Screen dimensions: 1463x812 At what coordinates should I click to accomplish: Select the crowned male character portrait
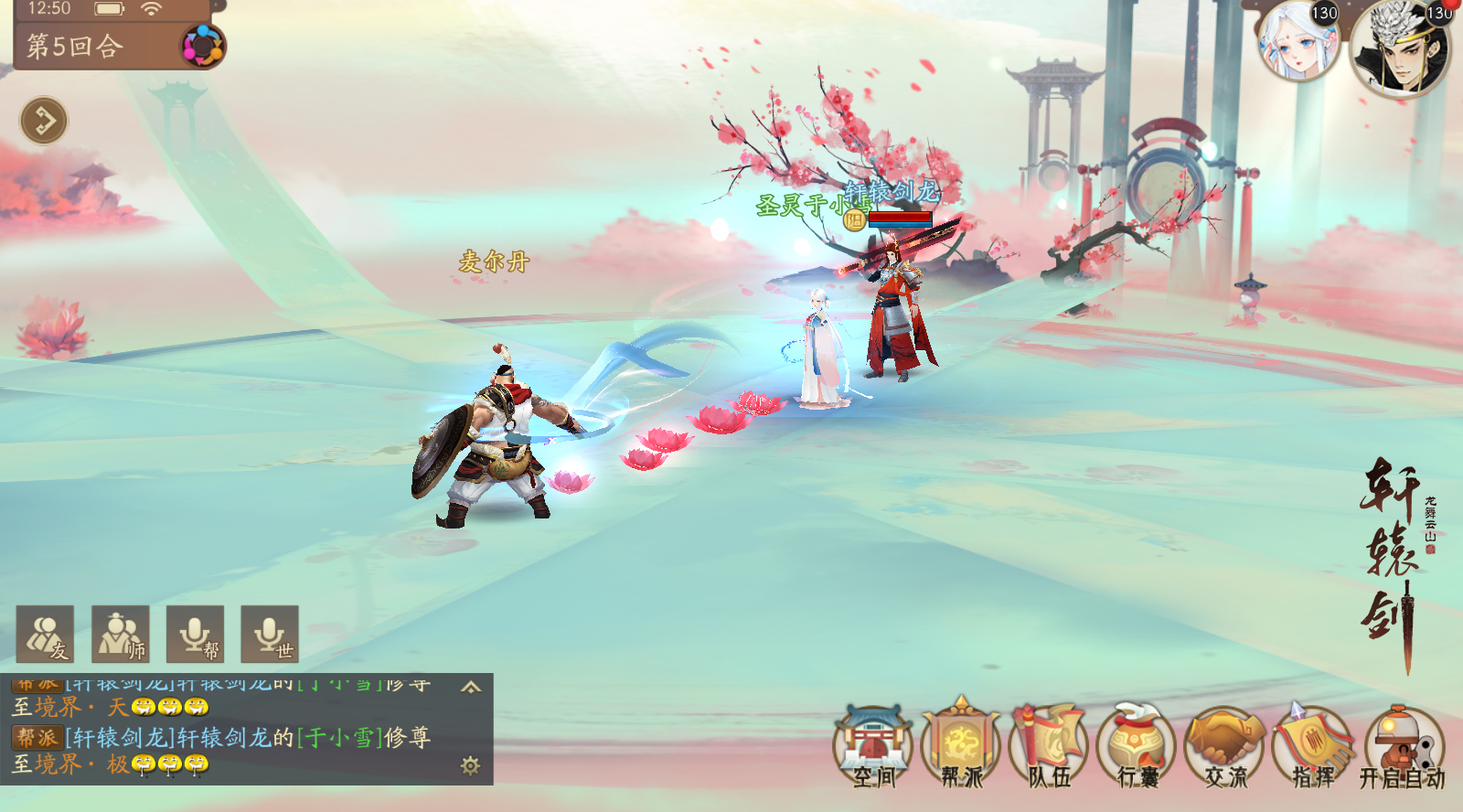[1399, 48]
